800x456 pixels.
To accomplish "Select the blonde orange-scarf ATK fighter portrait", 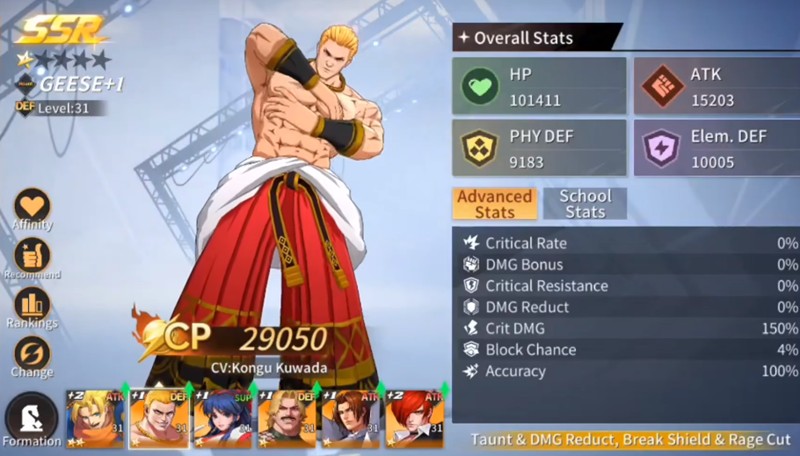I will [96, 417].
